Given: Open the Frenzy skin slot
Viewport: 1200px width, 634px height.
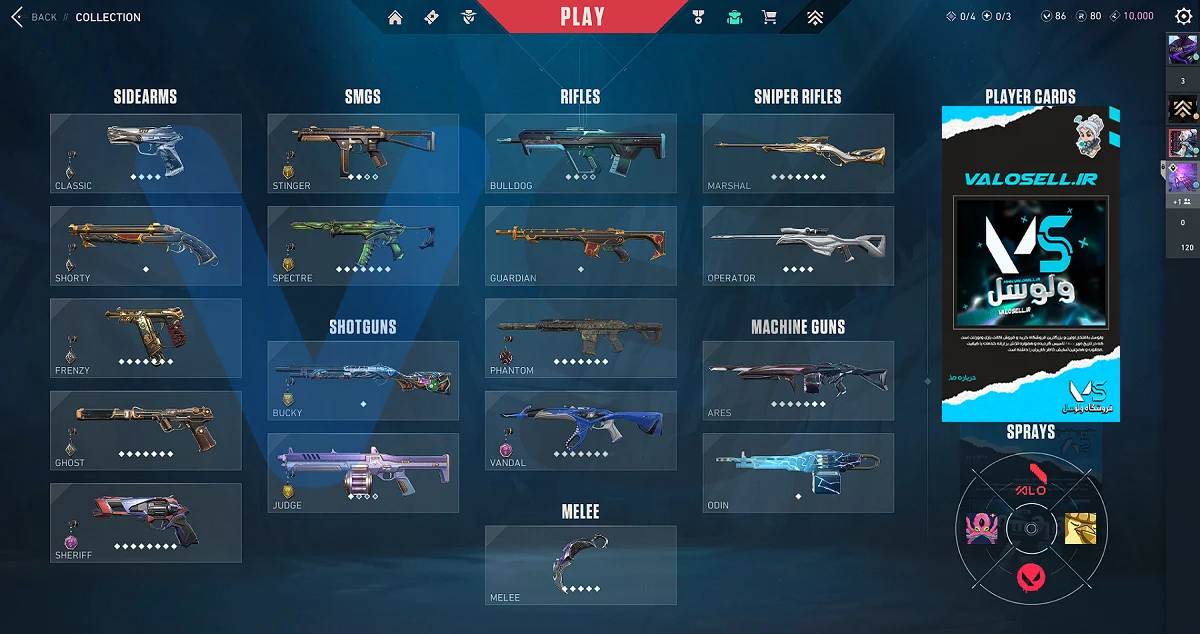Looking at the screenshot, I should tap(146, 338).
